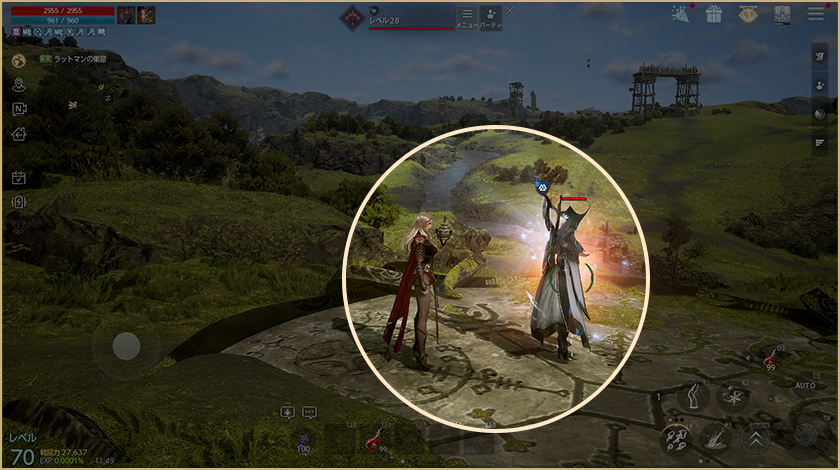Image resolution: width=840 pixels, height=470 pixels.
Task: Invite target via パーティー button
Action: 491,17
